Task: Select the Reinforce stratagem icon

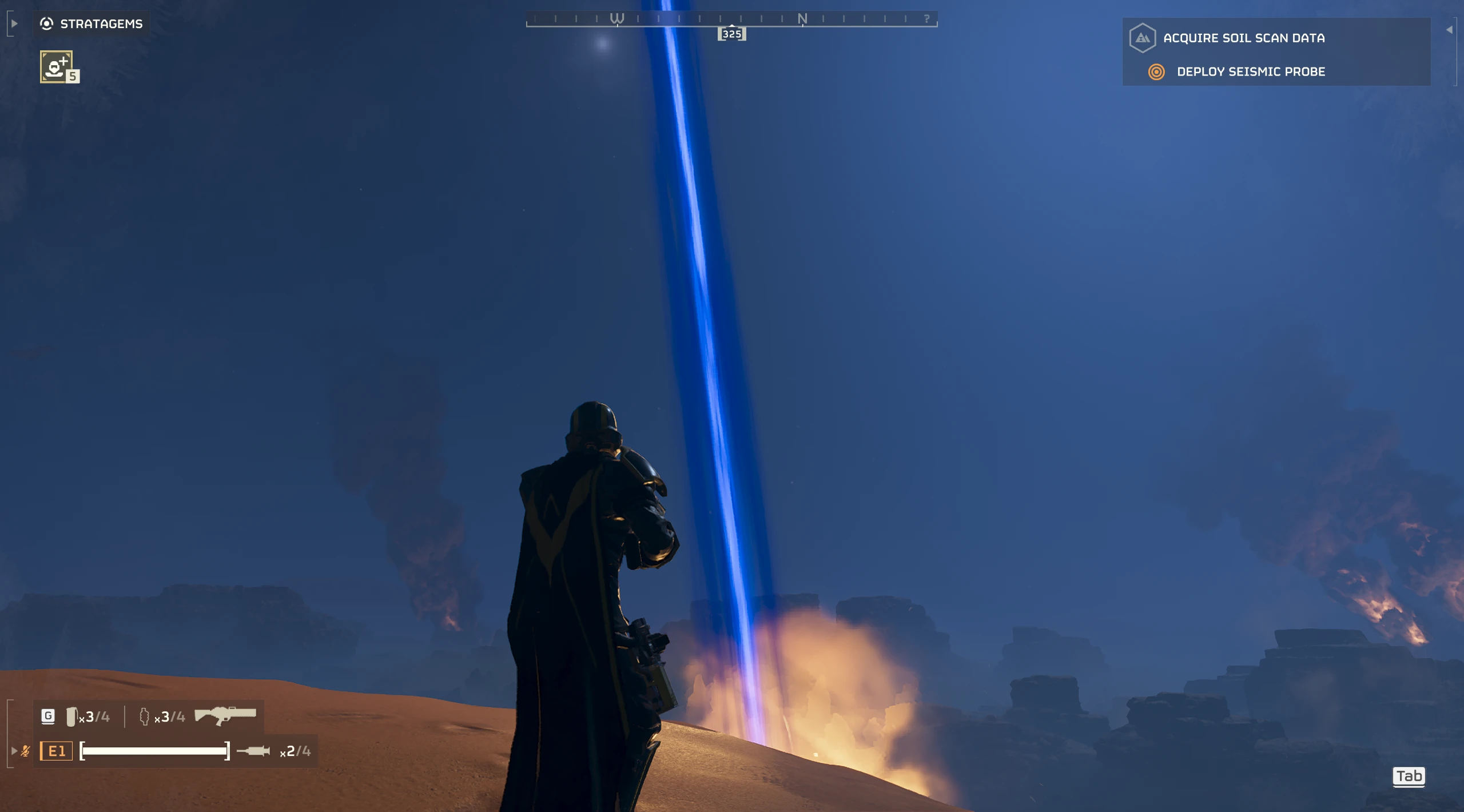Action: (56, 66)
